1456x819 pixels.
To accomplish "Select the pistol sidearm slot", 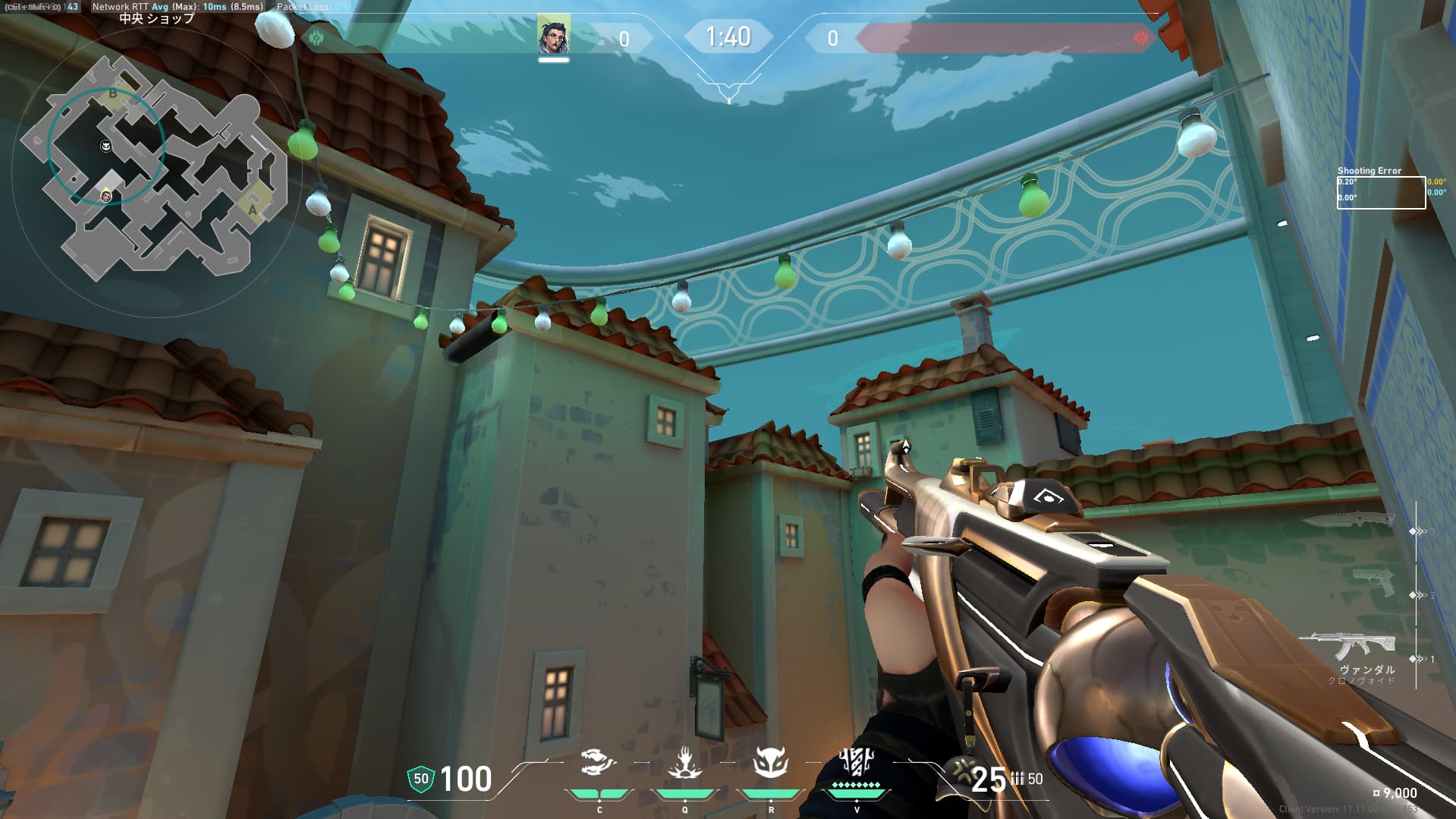I will click(1374, 582).
